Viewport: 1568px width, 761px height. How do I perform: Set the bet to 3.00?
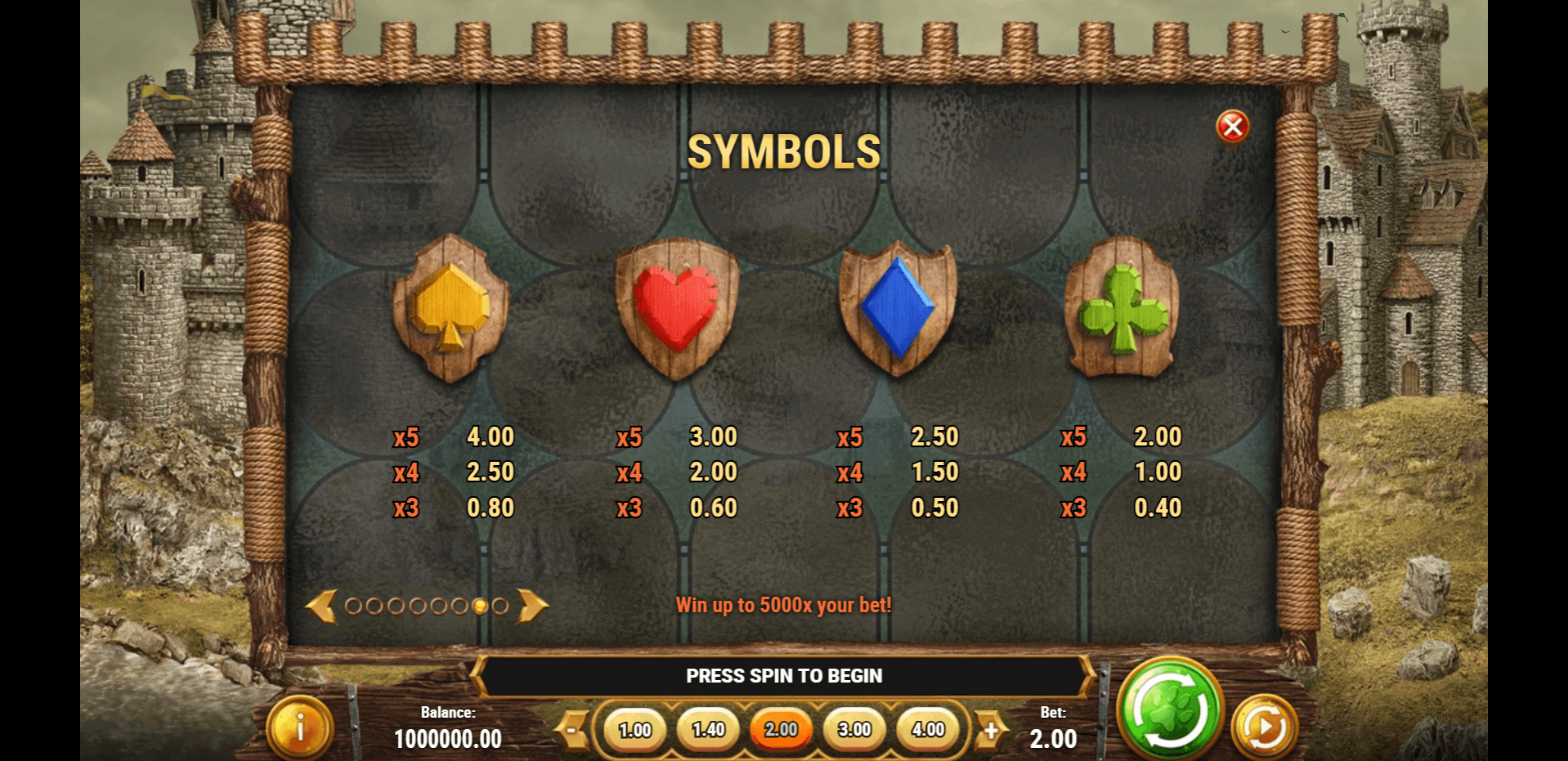(854, 730)
